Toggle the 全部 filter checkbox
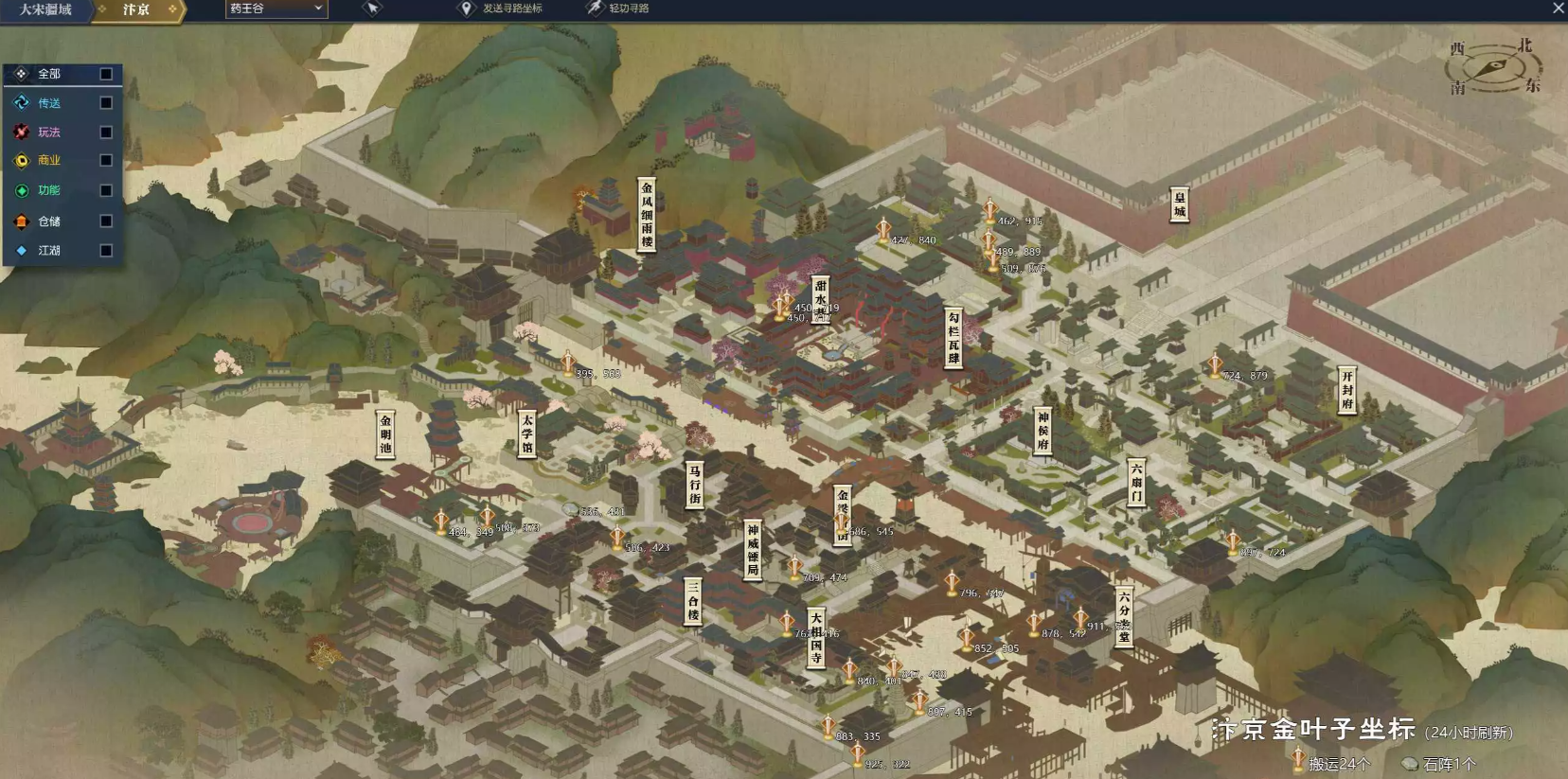The width and height of the screenshot is (1568, 779). (106, 74)
